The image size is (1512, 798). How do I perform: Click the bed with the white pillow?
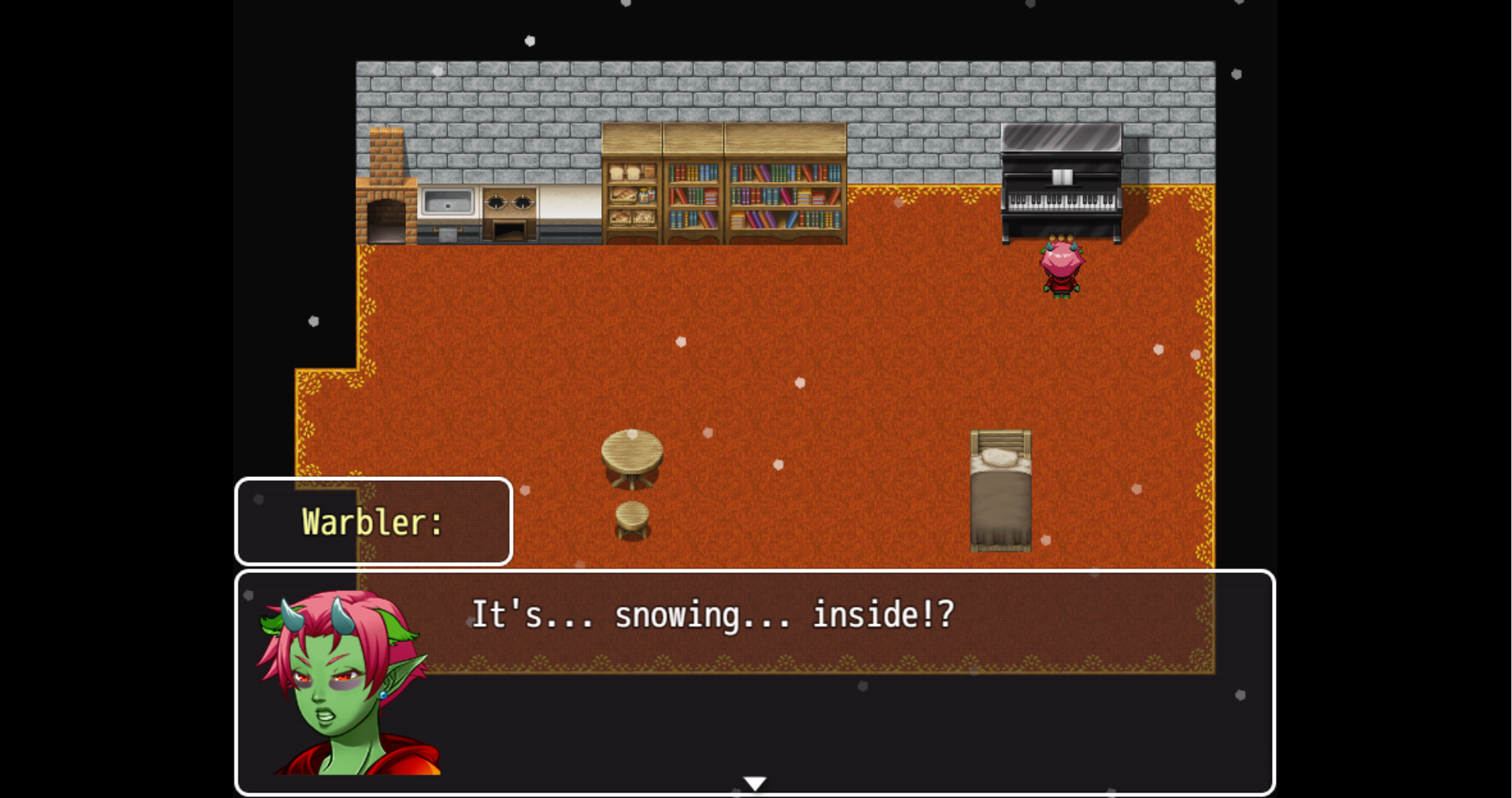tap(1001, 488)
